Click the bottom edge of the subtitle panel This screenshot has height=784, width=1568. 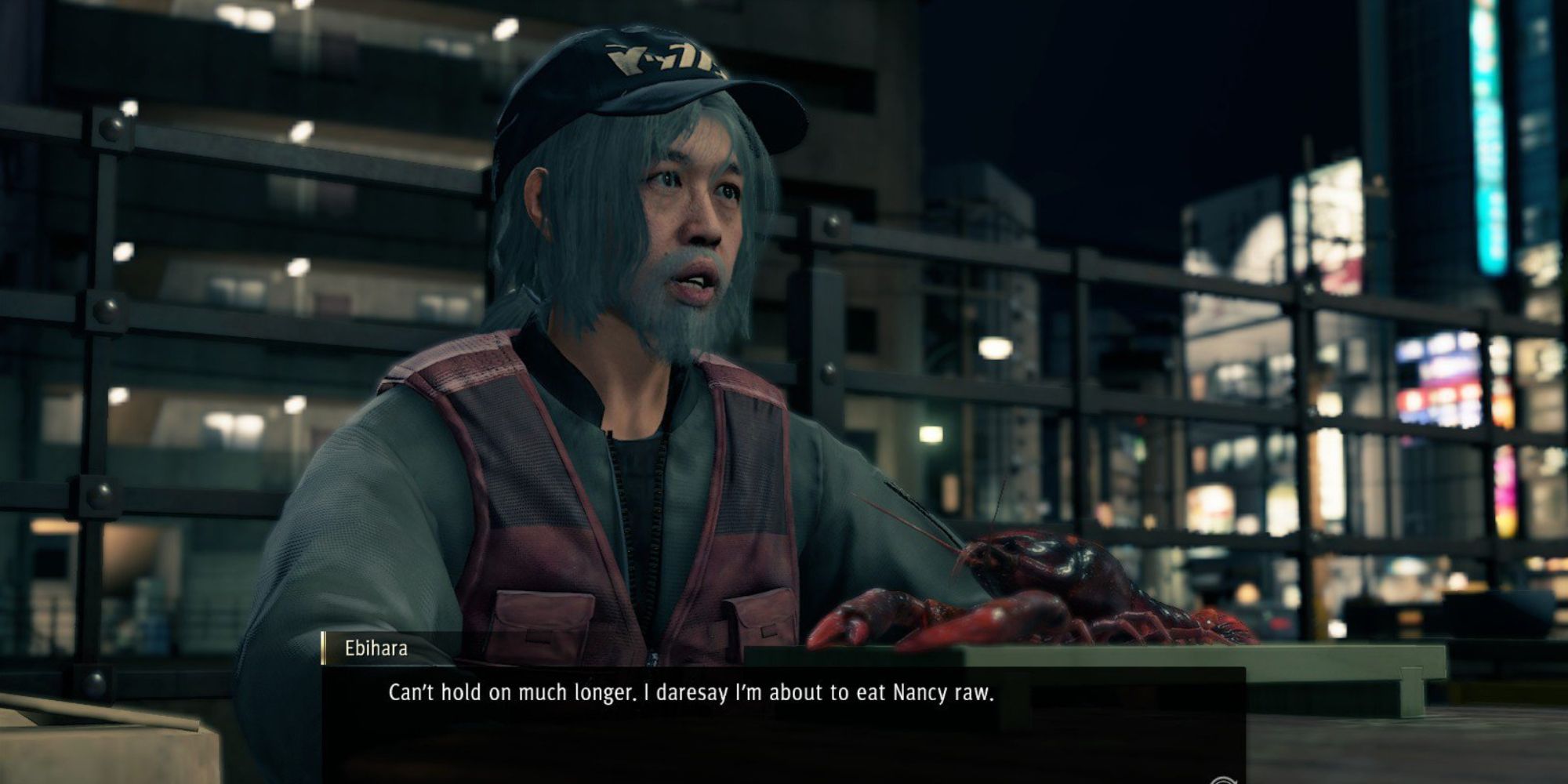point(706,780)
